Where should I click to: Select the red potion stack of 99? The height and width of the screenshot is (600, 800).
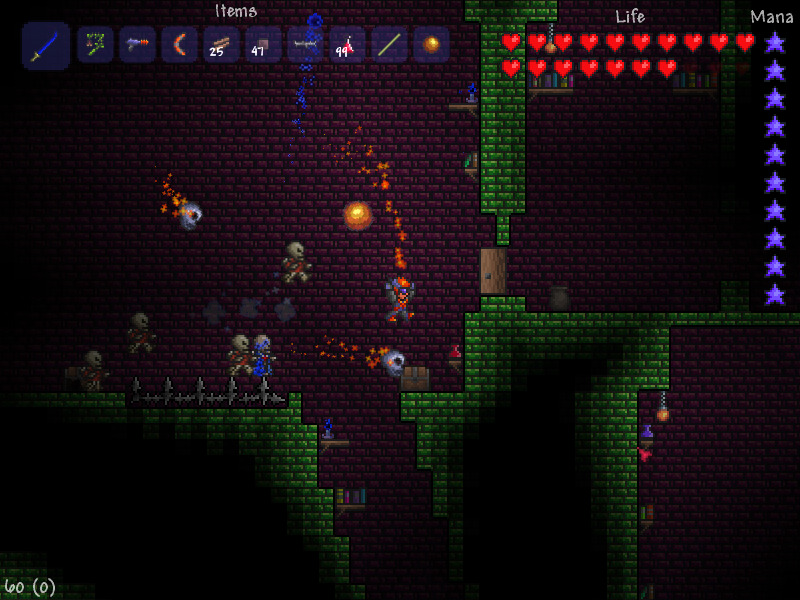(x=348, y=45)
